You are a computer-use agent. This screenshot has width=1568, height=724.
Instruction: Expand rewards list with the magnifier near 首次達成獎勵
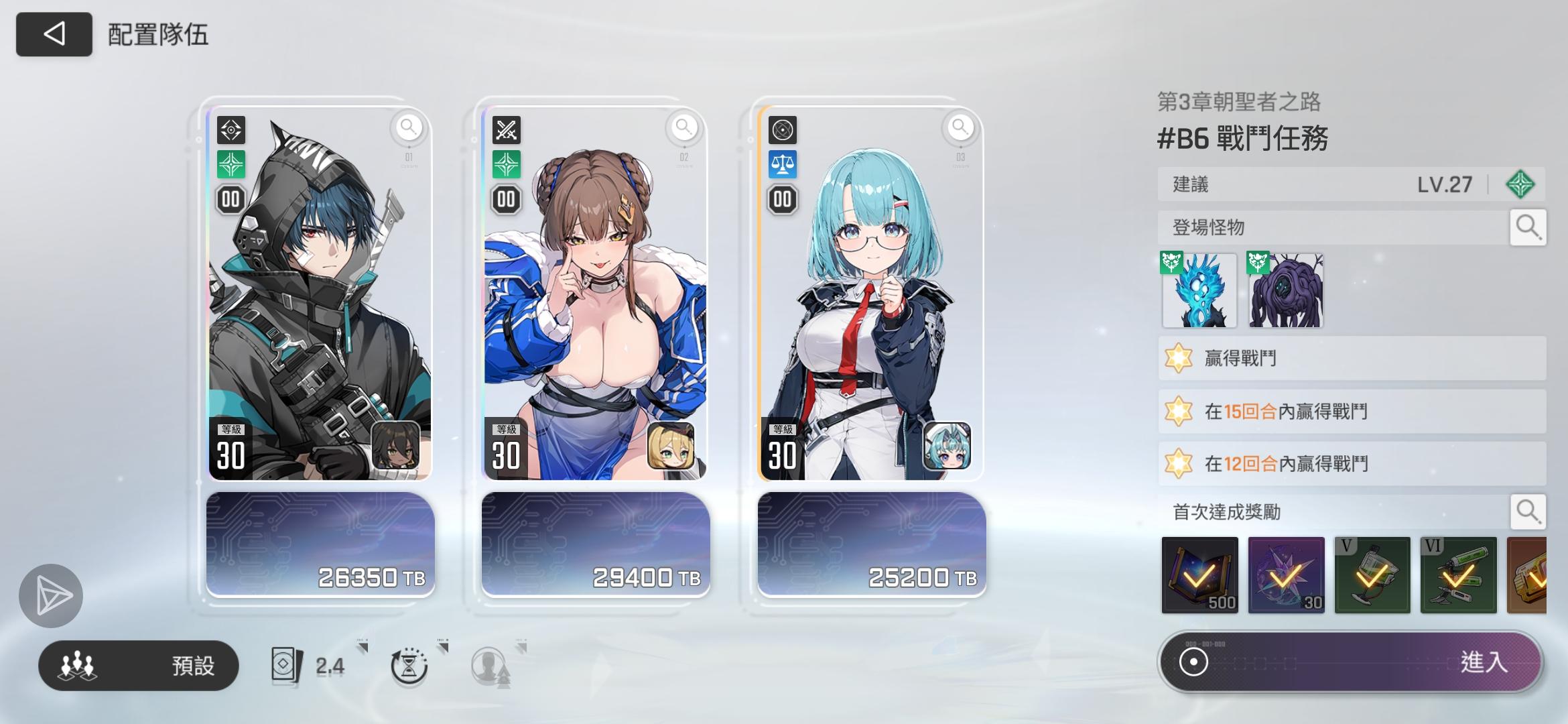pyautogui.click(x=1528, y=511)
